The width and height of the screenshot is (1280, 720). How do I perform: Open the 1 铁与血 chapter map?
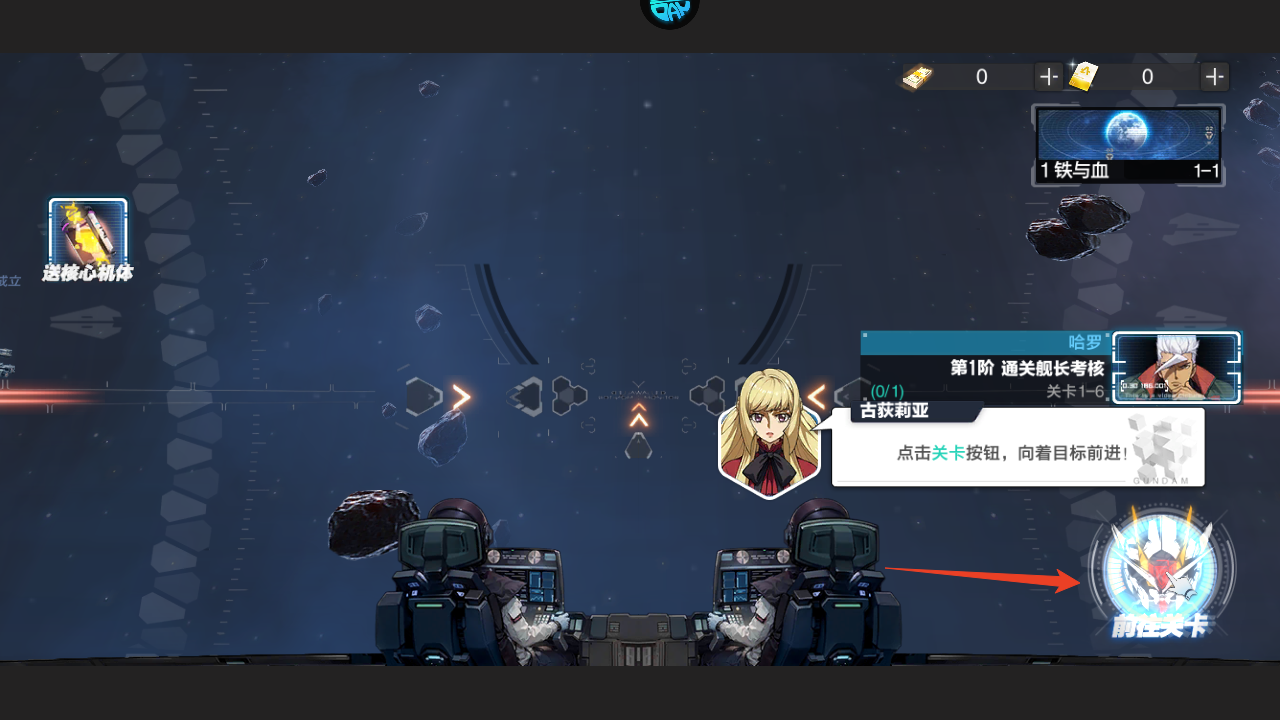(x=1127, y=135)
